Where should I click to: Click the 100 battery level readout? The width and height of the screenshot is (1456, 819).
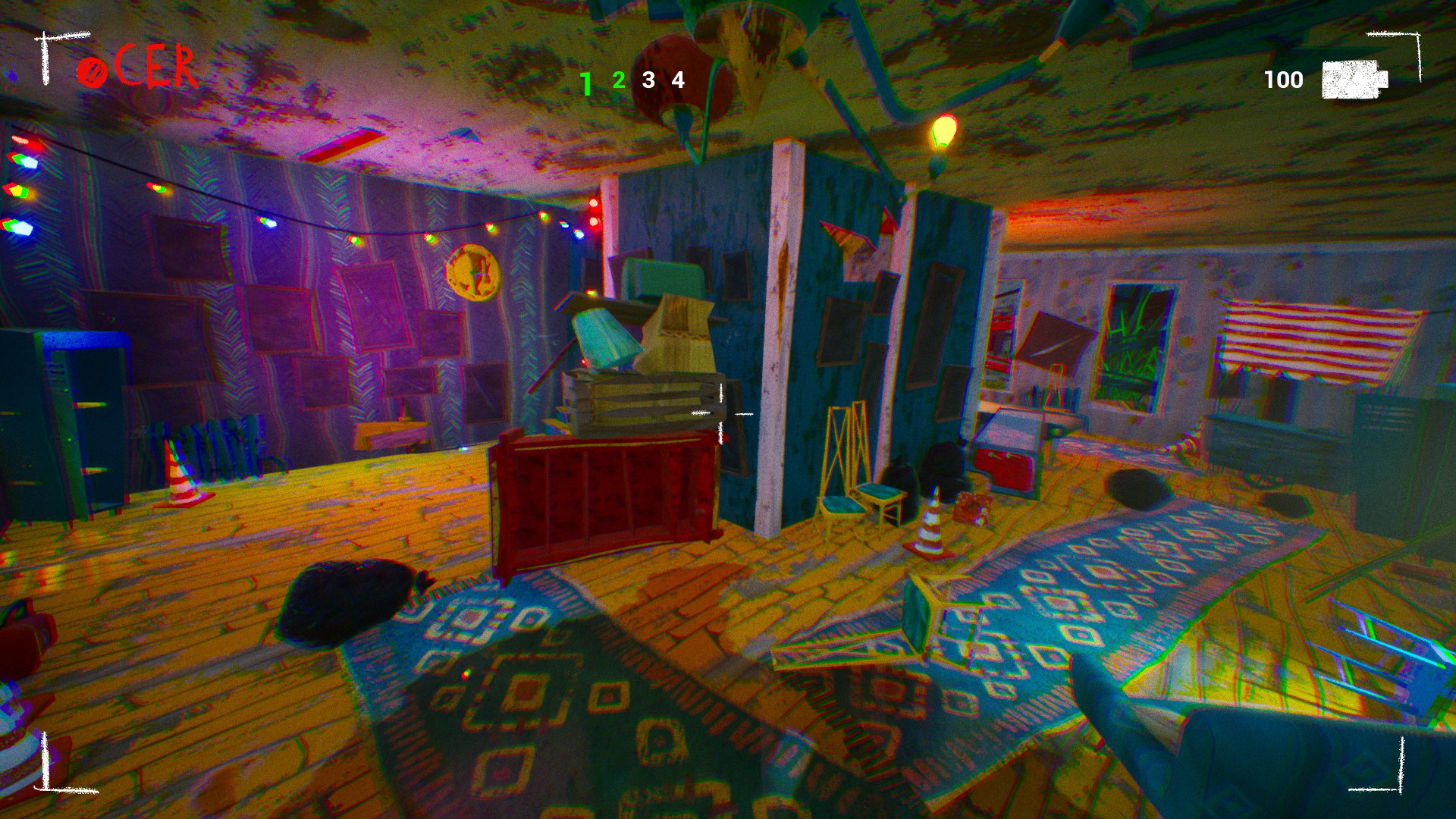click(1283, 78)
